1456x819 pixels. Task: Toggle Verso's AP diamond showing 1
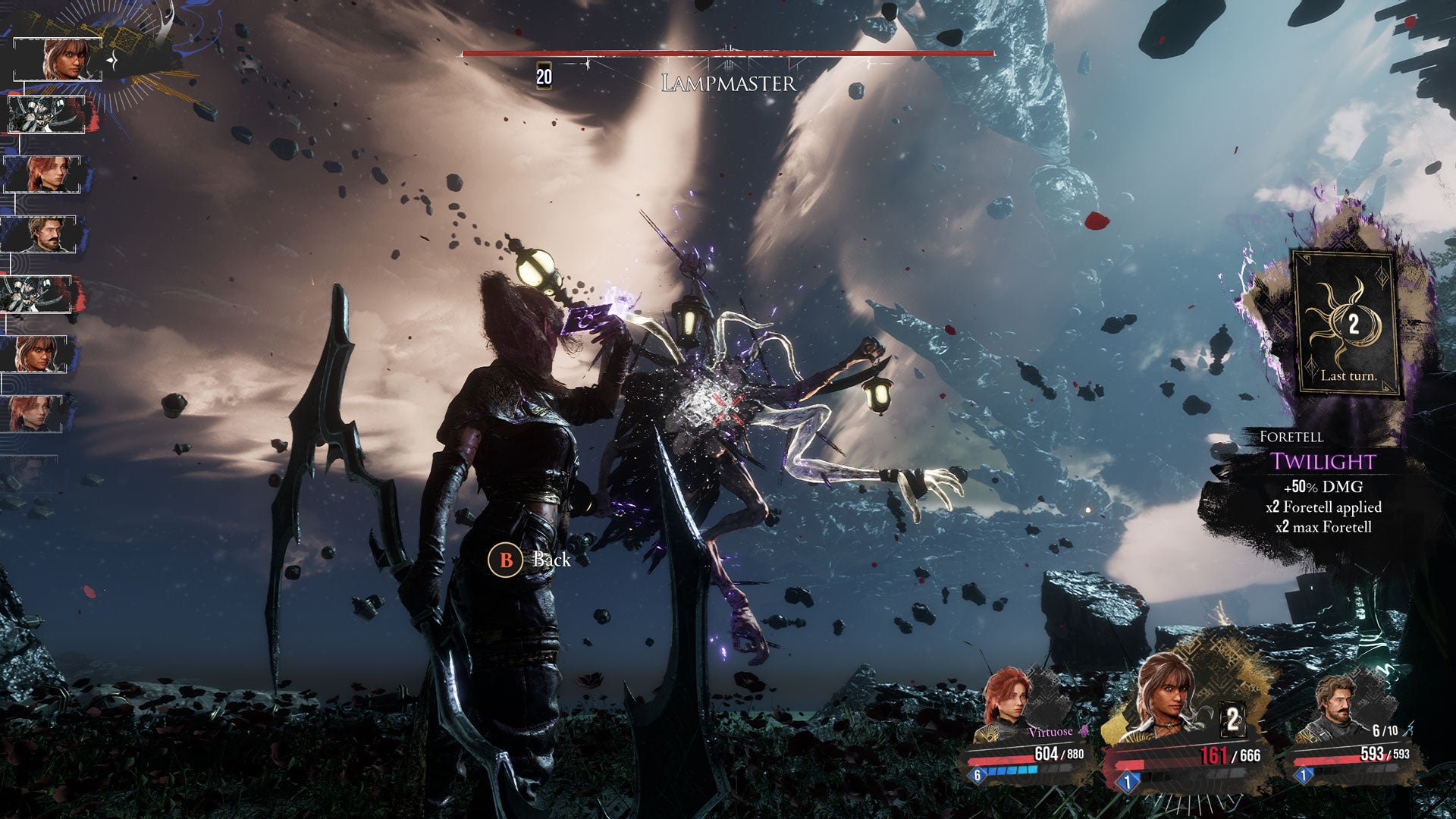click(1303, 775)
